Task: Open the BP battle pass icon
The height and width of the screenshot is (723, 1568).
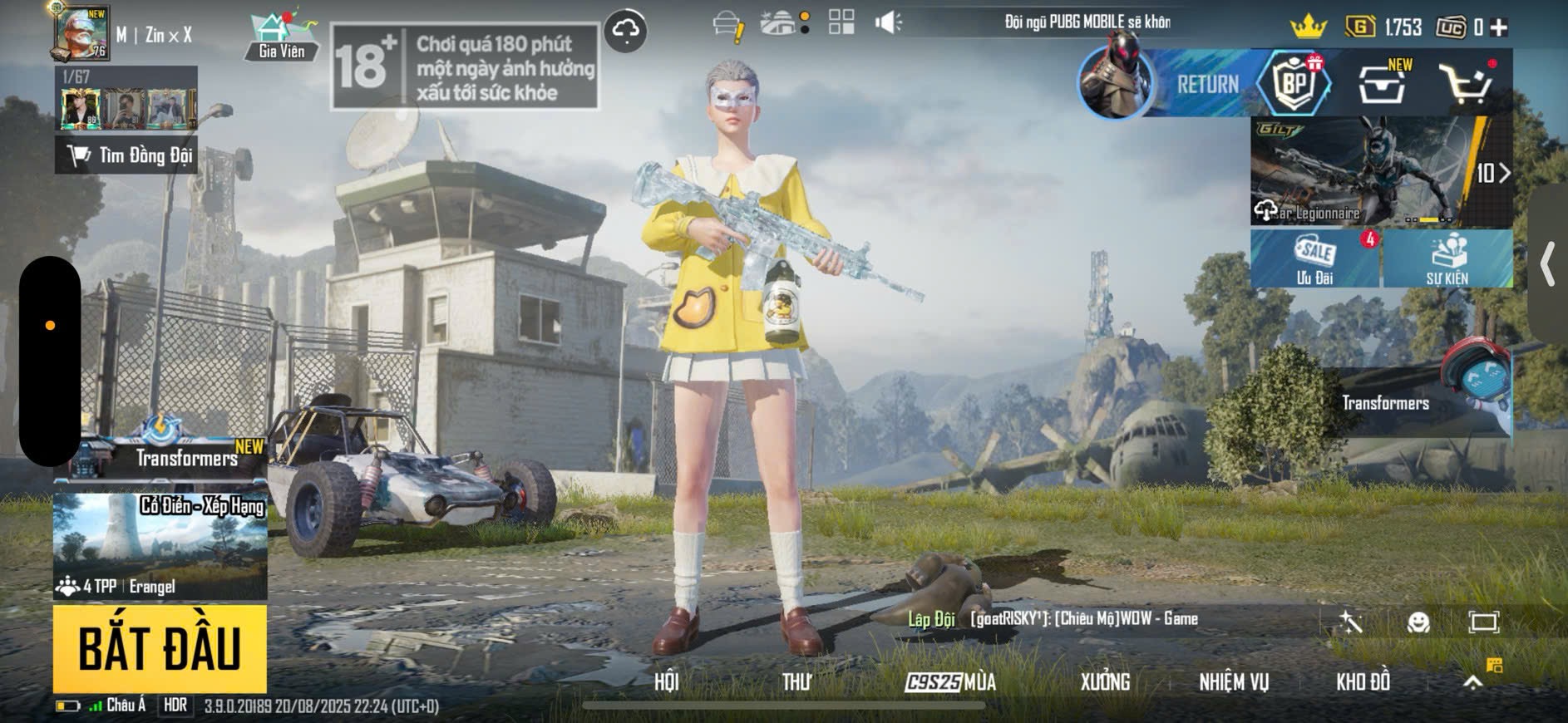Action: tap(1294, 82)
